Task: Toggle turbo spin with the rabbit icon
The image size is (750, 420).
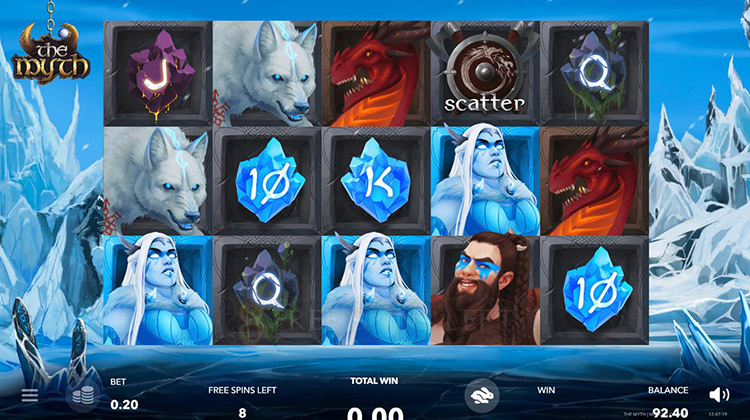Action: pos(481,394)
